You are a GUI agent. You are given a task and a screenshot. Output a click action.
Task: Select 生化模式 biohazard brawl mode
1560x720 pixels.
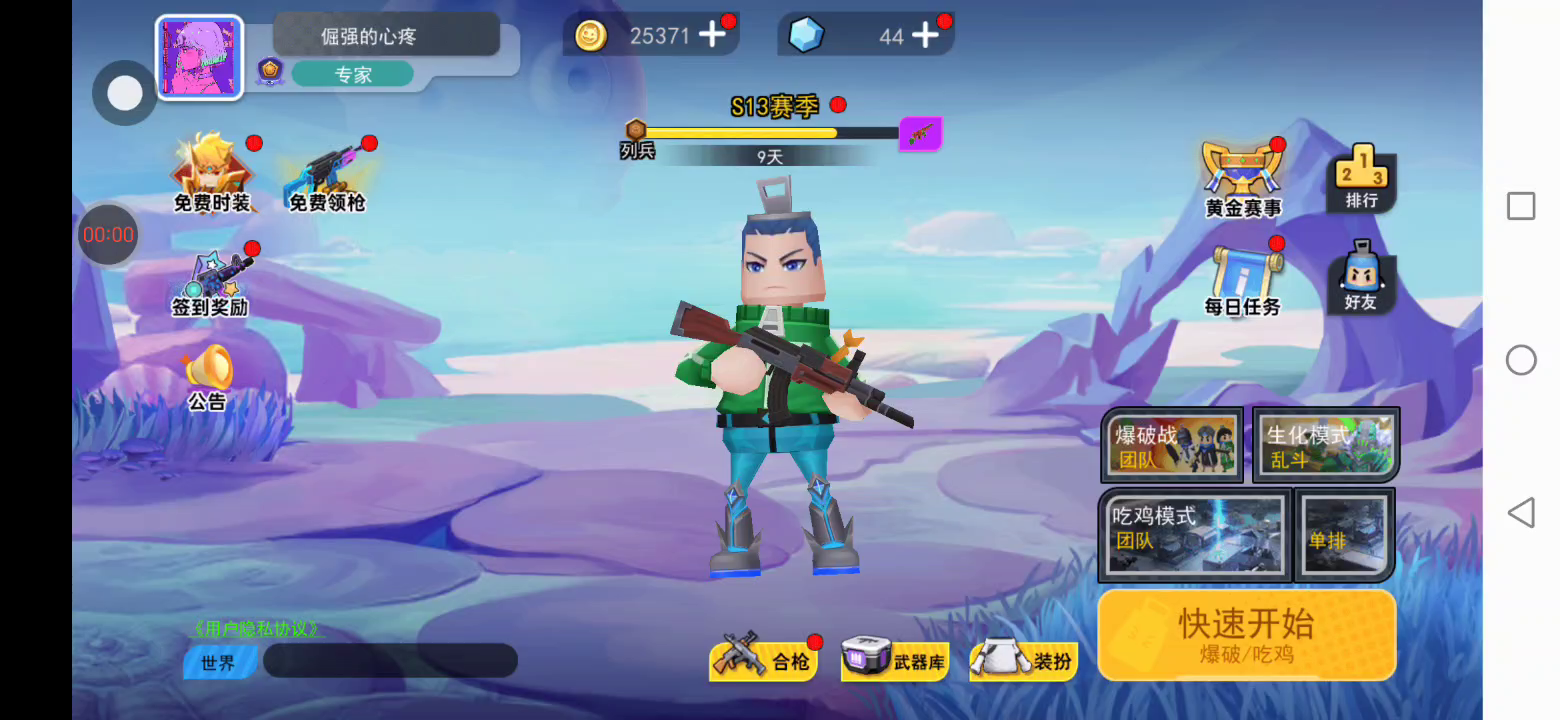(x=1326, y=444)
